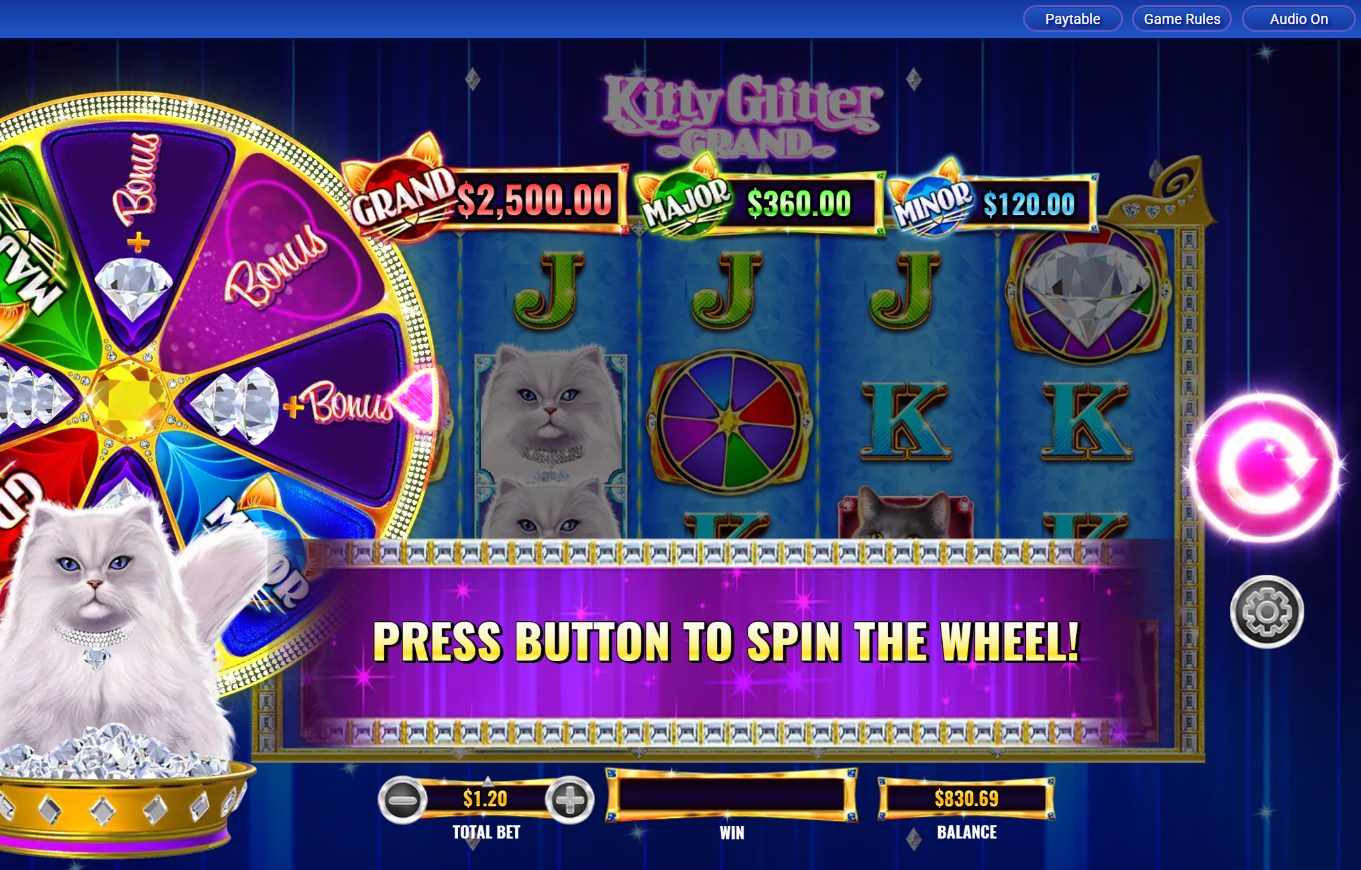Decrease bet with the minus button
The height and width of the screenshot is (870, 1361).
tap(404, 800)
